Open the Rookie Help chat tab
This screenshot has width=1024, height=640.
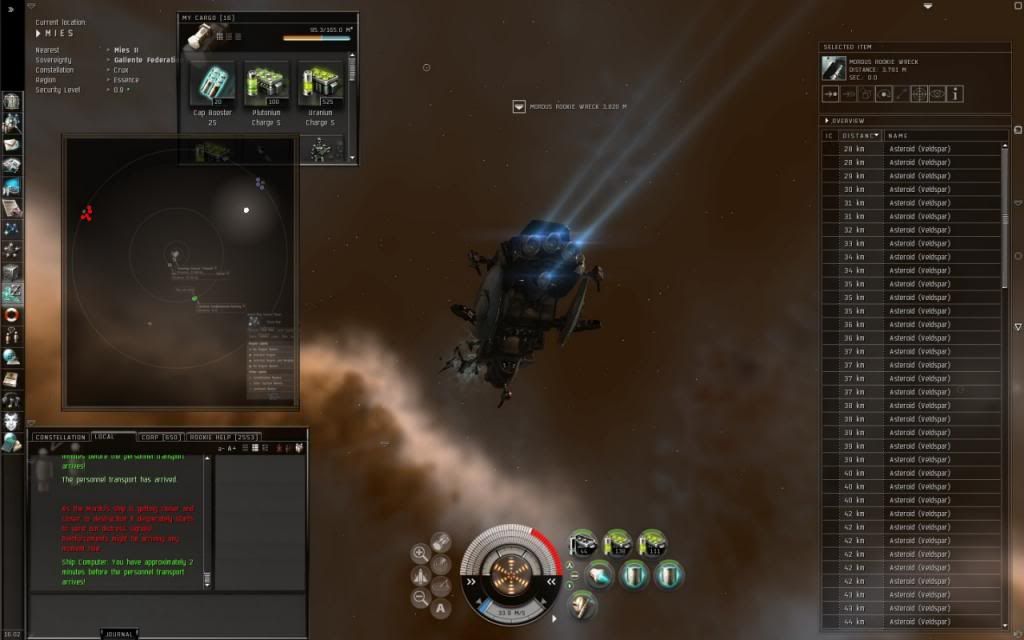(x=222, y=437)
